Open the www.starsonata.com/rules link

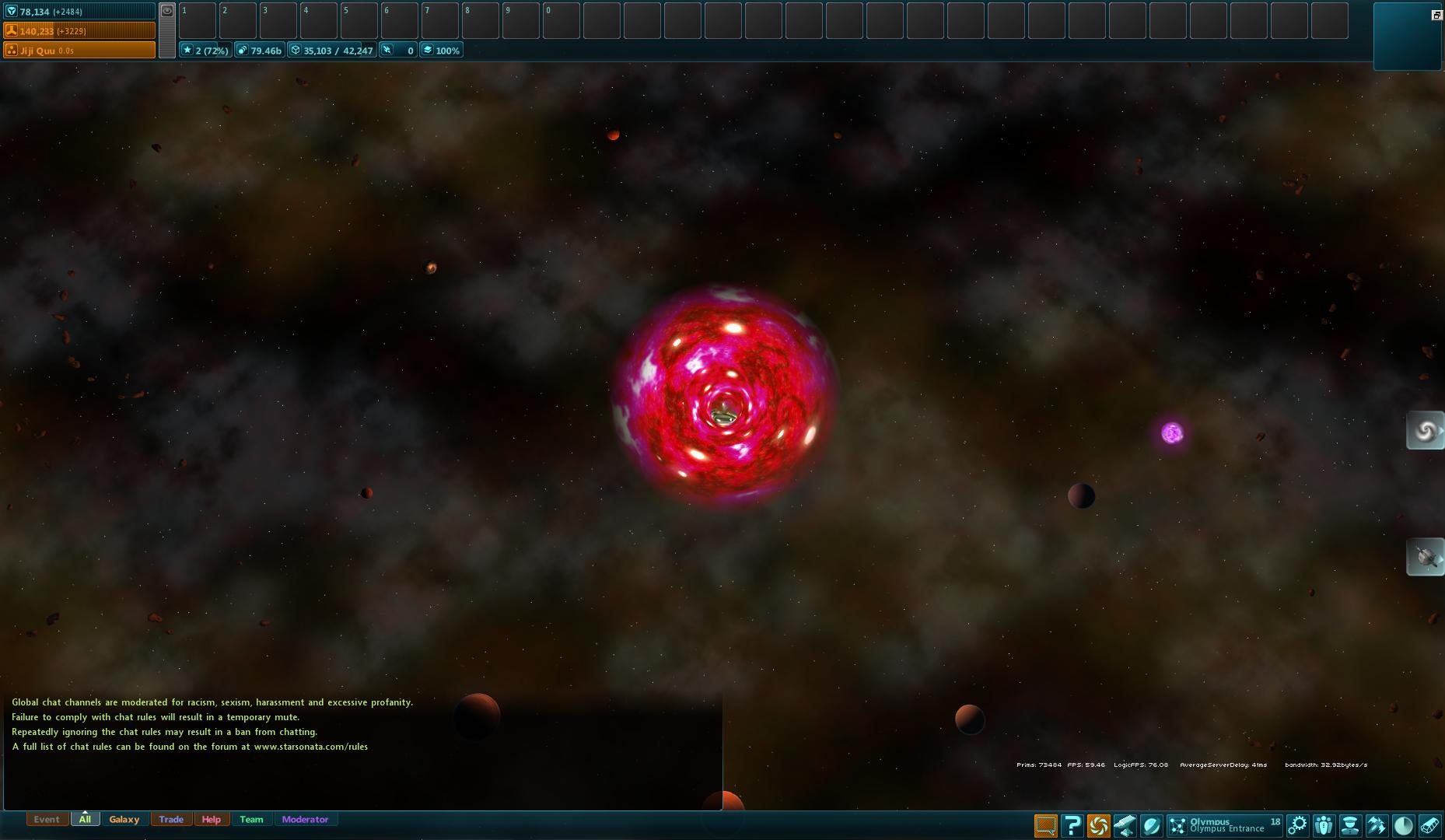pyautogui.click(x=311, y=747)
